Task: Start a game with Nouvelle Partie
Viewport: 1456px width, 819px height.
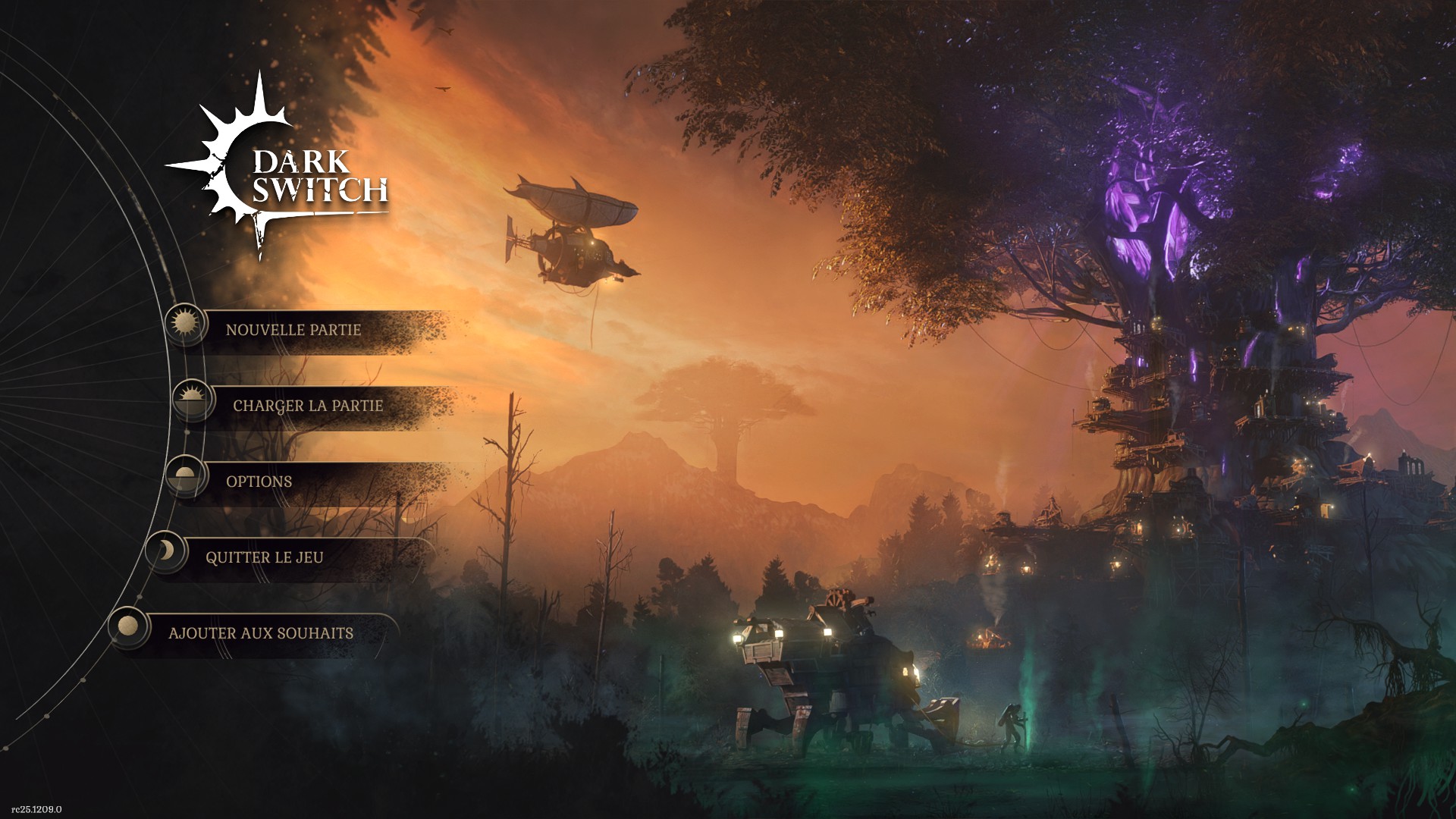Action: coord(293,330)
